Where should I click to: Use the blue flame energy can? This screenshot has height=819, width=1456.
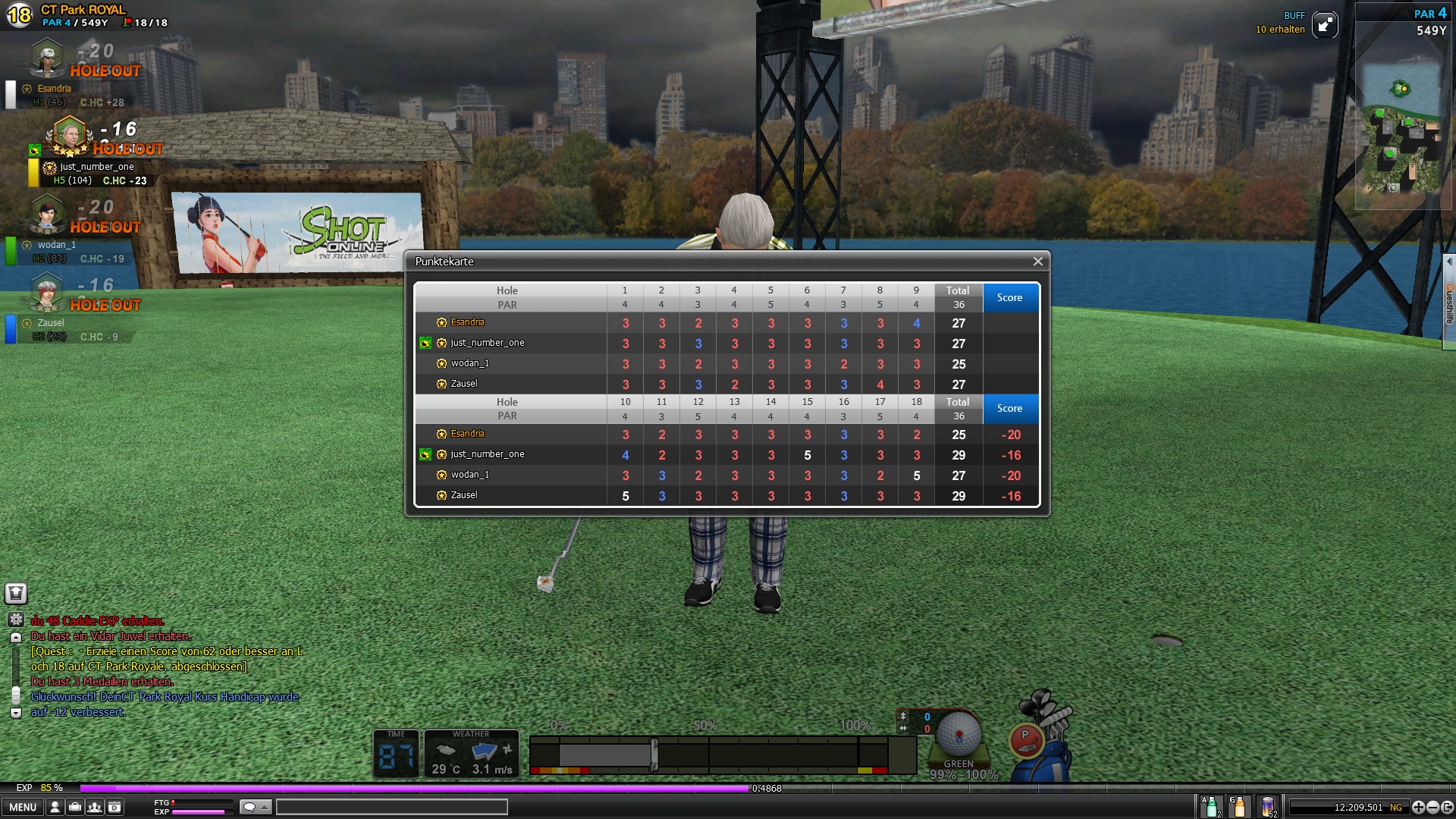[x=1268, y=806]
